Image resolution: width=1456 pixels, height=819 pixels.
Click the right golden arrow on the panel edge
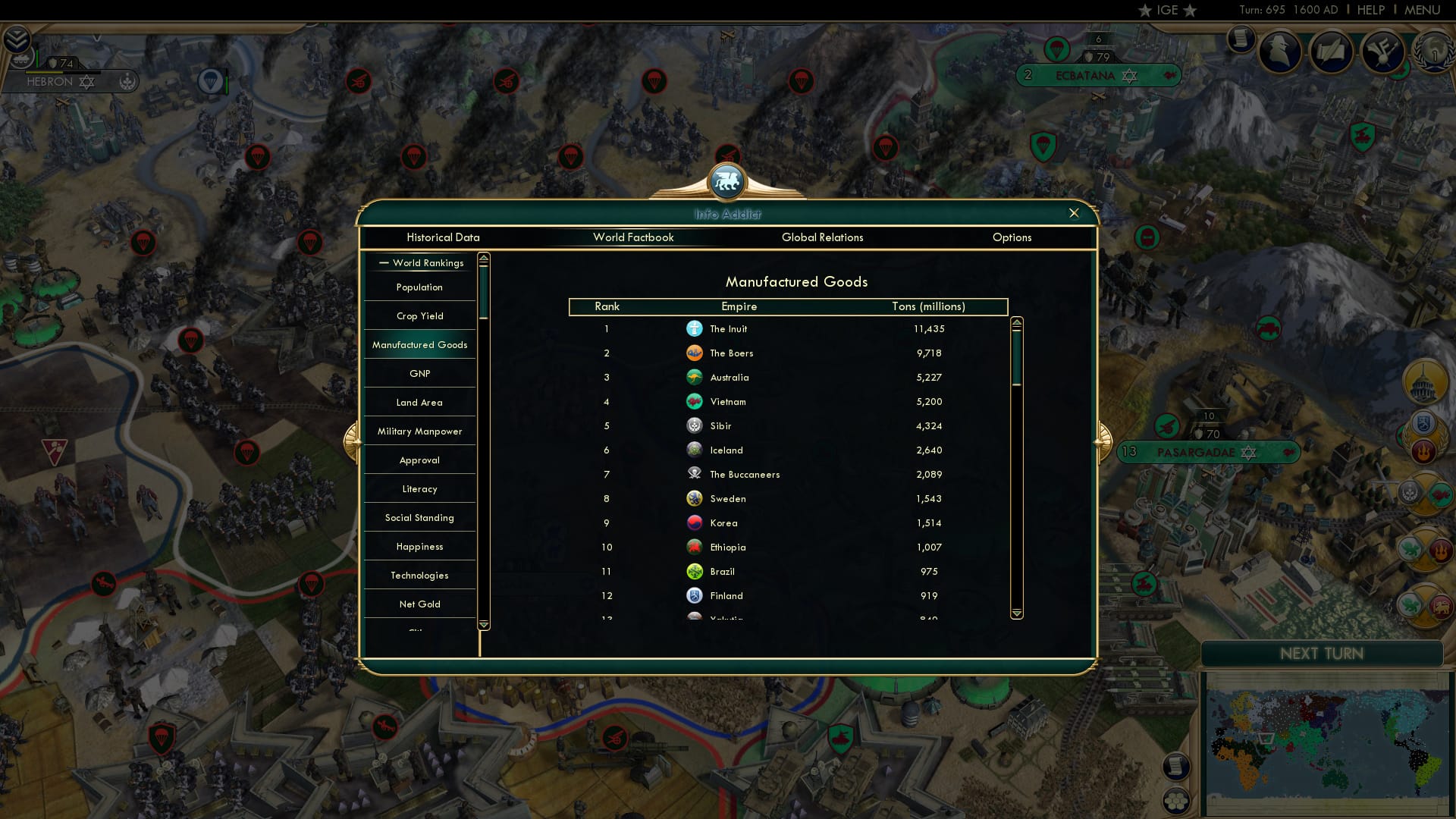pos(1101,442)
